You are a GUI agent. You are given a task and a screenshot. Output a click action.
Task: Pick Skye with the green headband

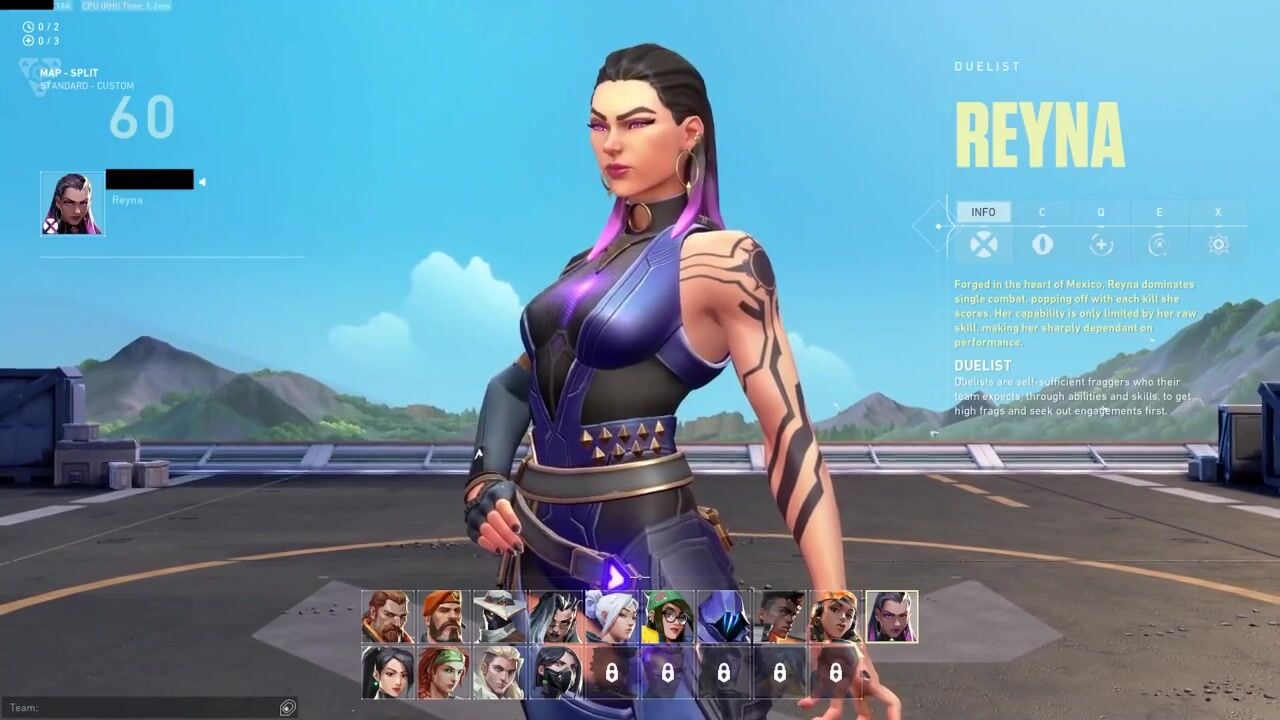point(443,672)
